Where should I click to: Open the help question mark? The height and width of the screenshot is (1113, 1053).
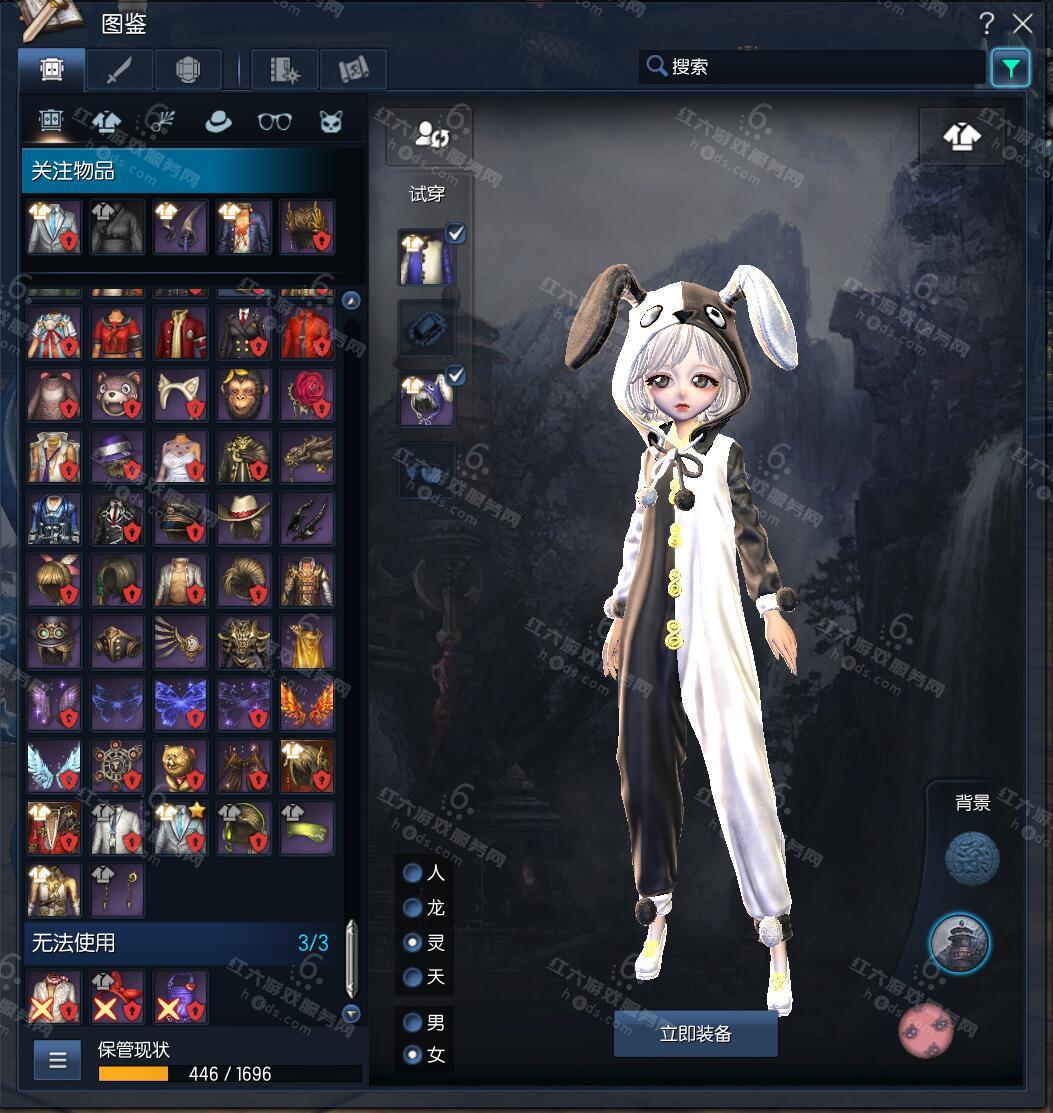coord(987,24)
